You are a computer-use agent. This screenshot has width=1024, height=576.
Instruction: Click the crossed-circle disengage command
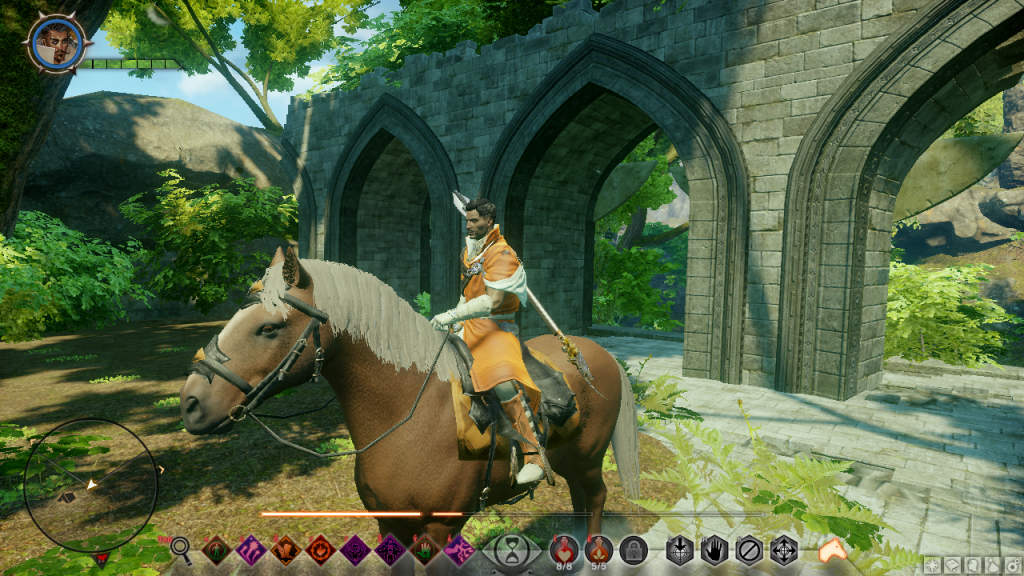(x=749, y=549)
